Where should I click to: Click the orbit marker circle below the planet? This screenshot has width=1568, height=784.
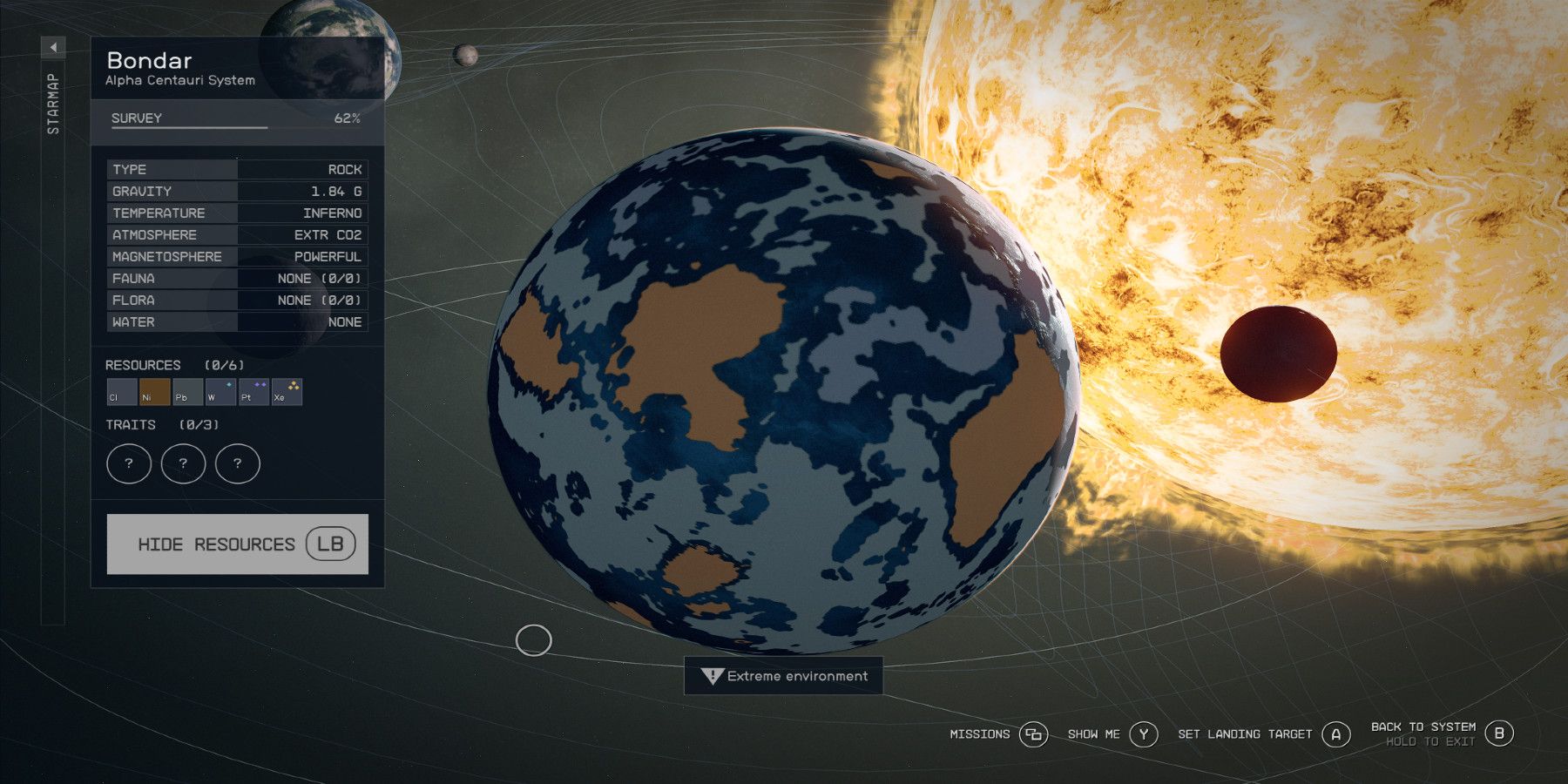coord(532,642)
